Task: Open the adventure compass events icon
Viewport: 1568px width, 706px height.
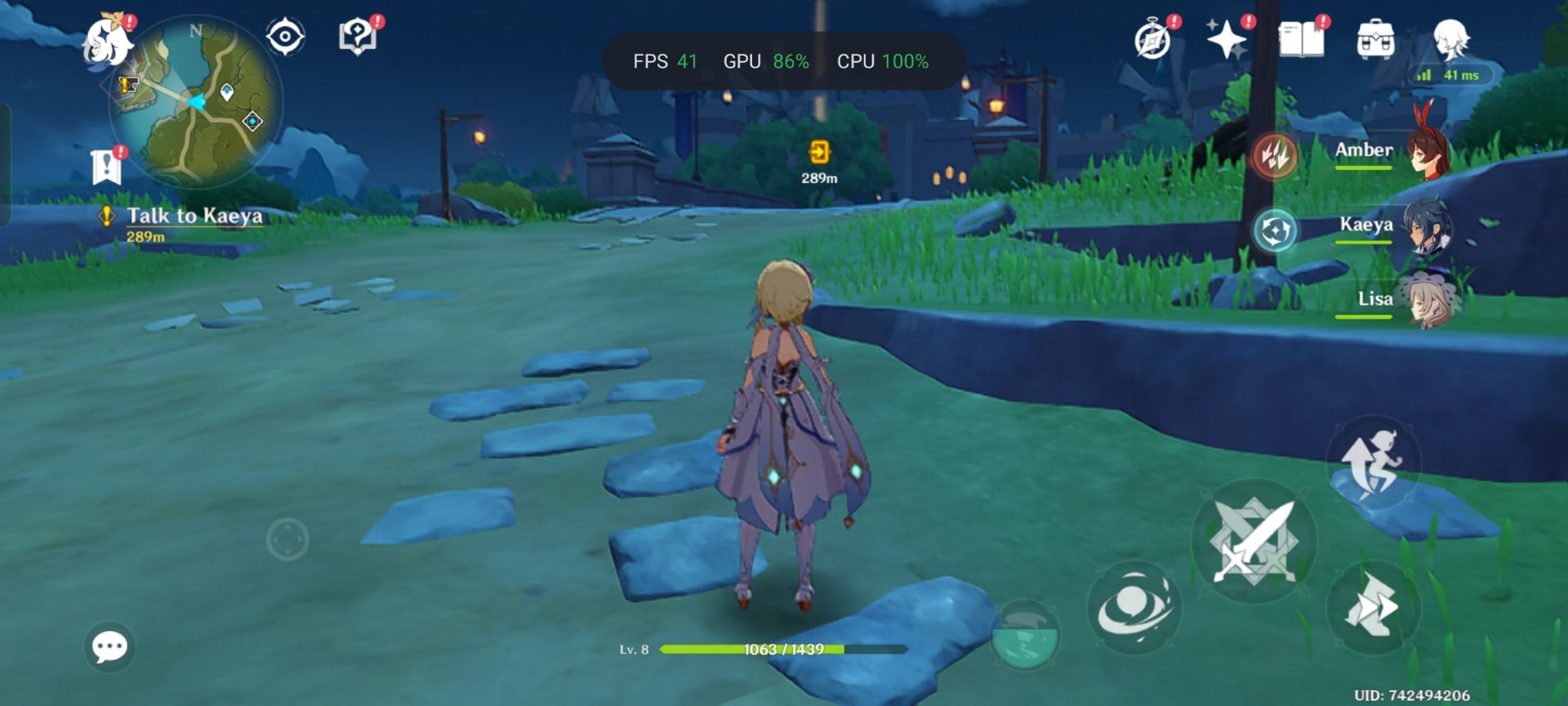Action: 1152,40
